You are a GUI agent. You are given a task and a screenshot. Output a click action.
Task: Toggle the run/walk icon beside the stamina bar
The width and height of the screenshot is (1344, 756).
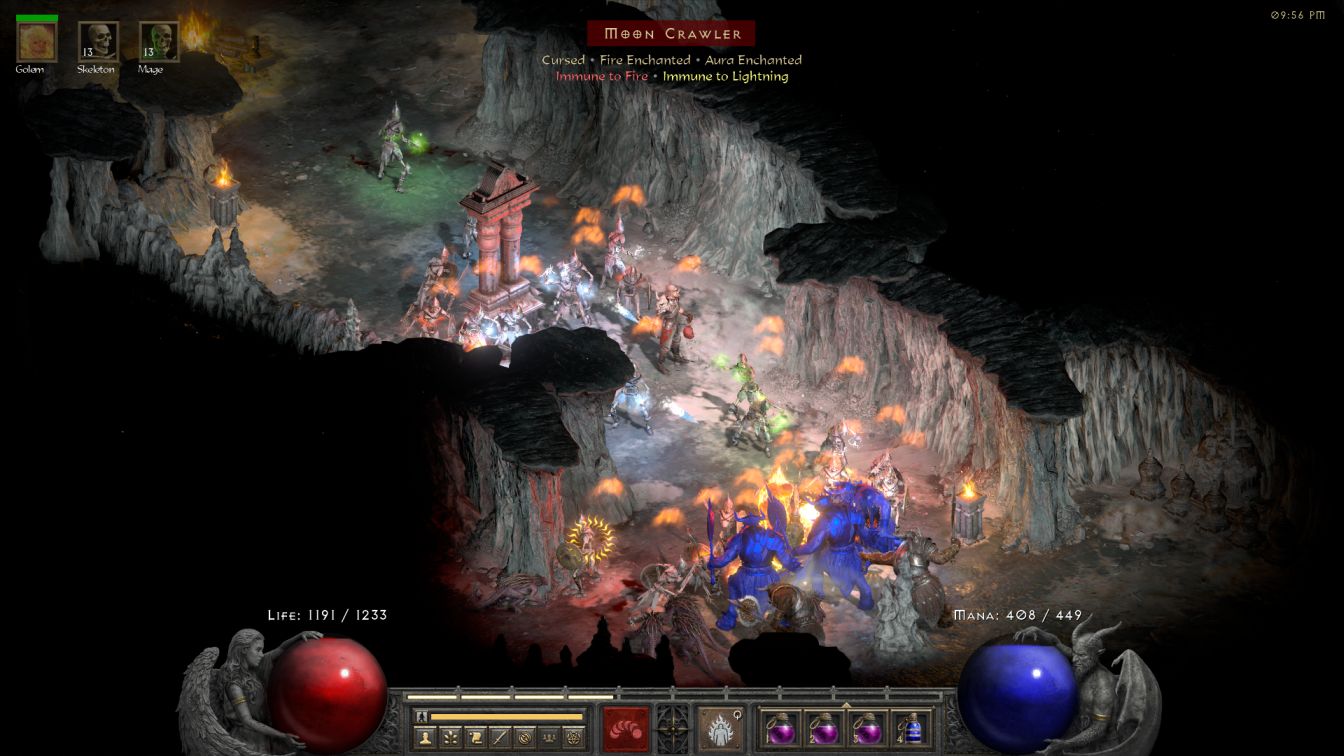pos(421,716)
